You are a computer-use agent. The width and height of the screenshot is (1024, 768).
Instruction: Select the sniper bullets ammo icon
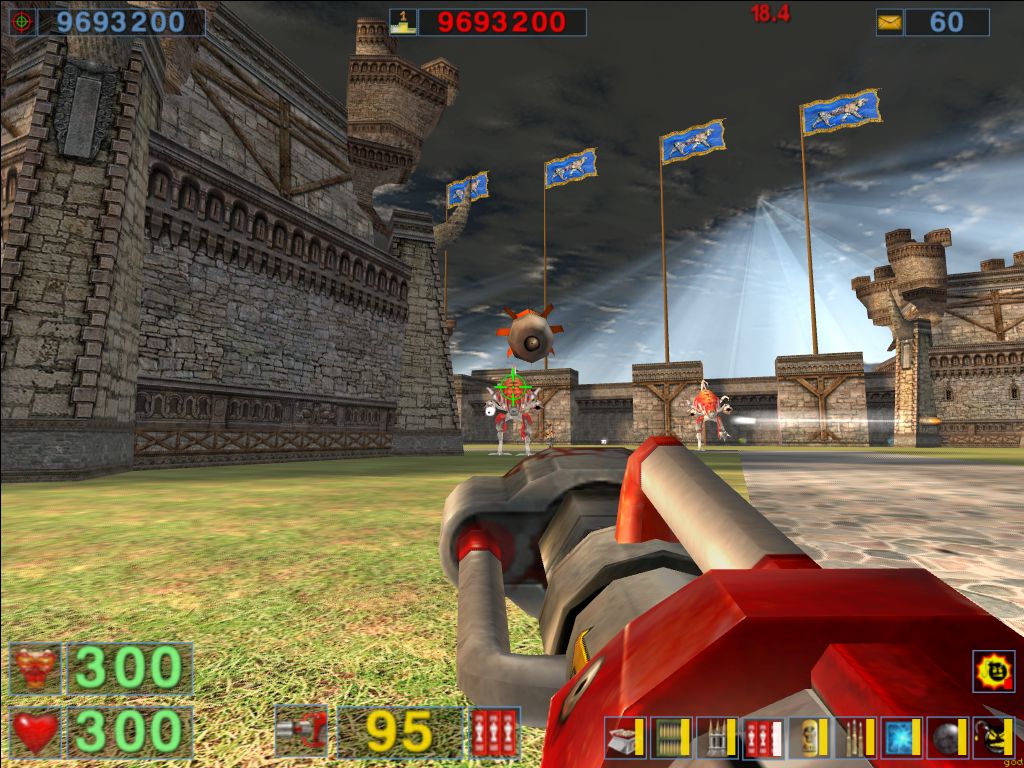tap(852, 737)
